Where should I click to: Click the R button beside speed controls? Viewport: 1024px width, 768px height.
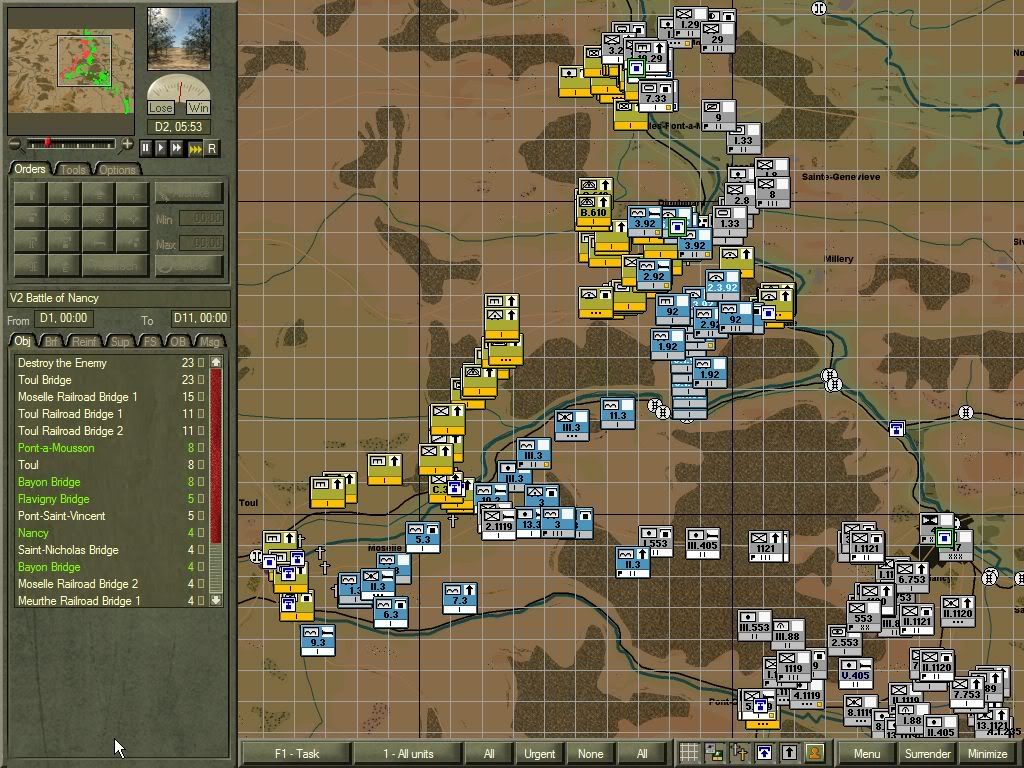tap(211, 148)
